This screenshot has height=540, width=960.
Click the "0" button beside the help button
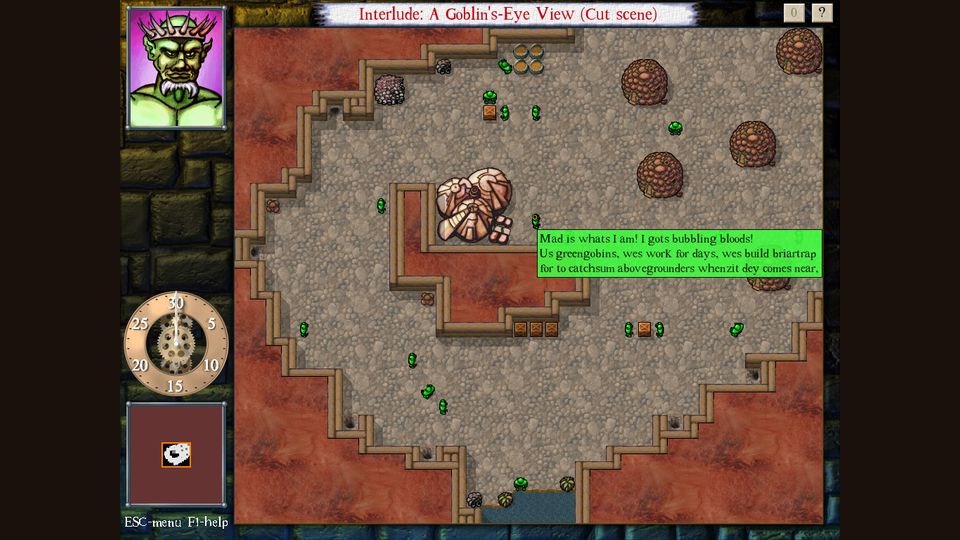click(x=794, y=13)
